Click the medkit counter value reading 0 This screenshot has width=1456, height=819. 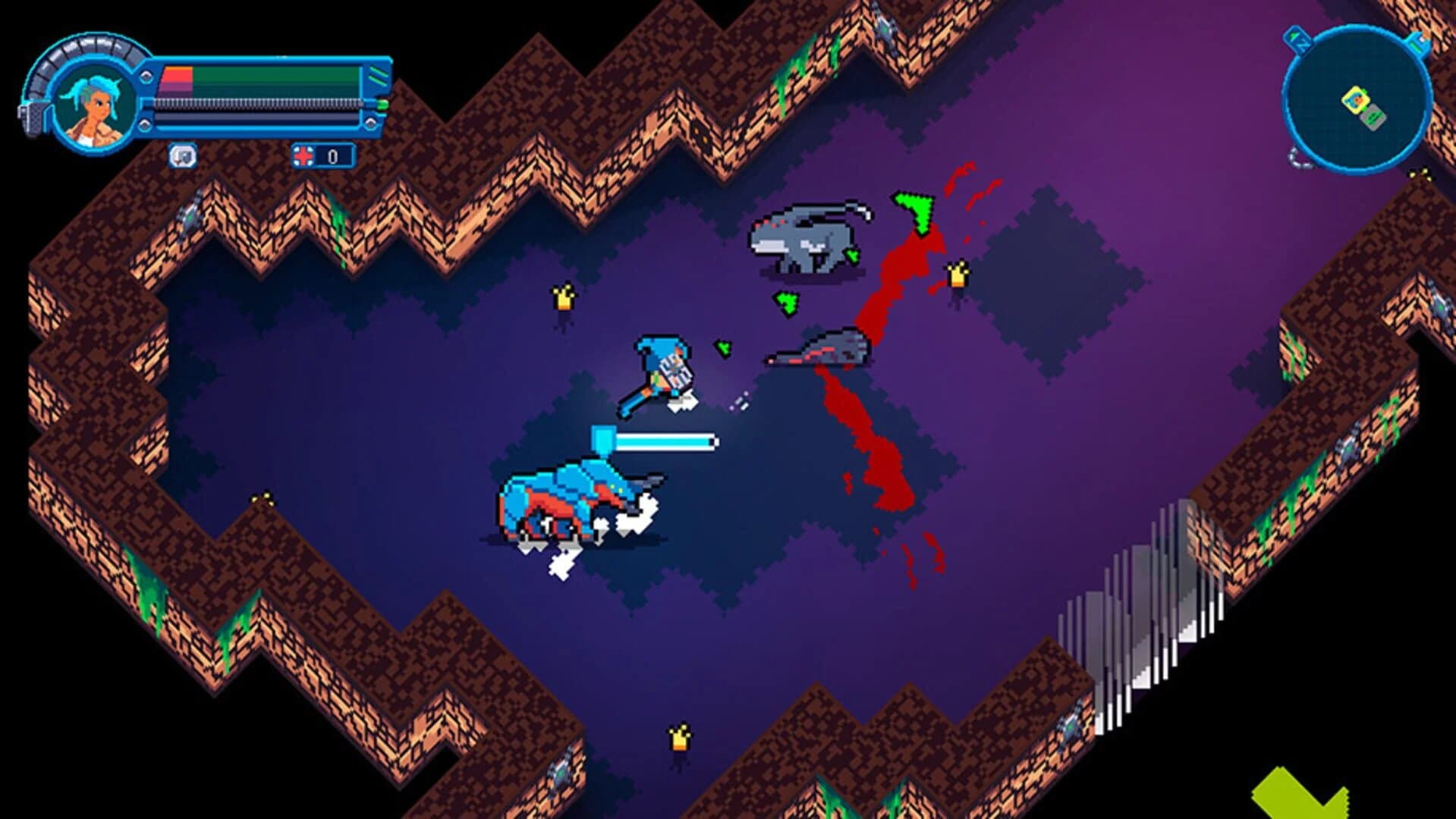332,155
